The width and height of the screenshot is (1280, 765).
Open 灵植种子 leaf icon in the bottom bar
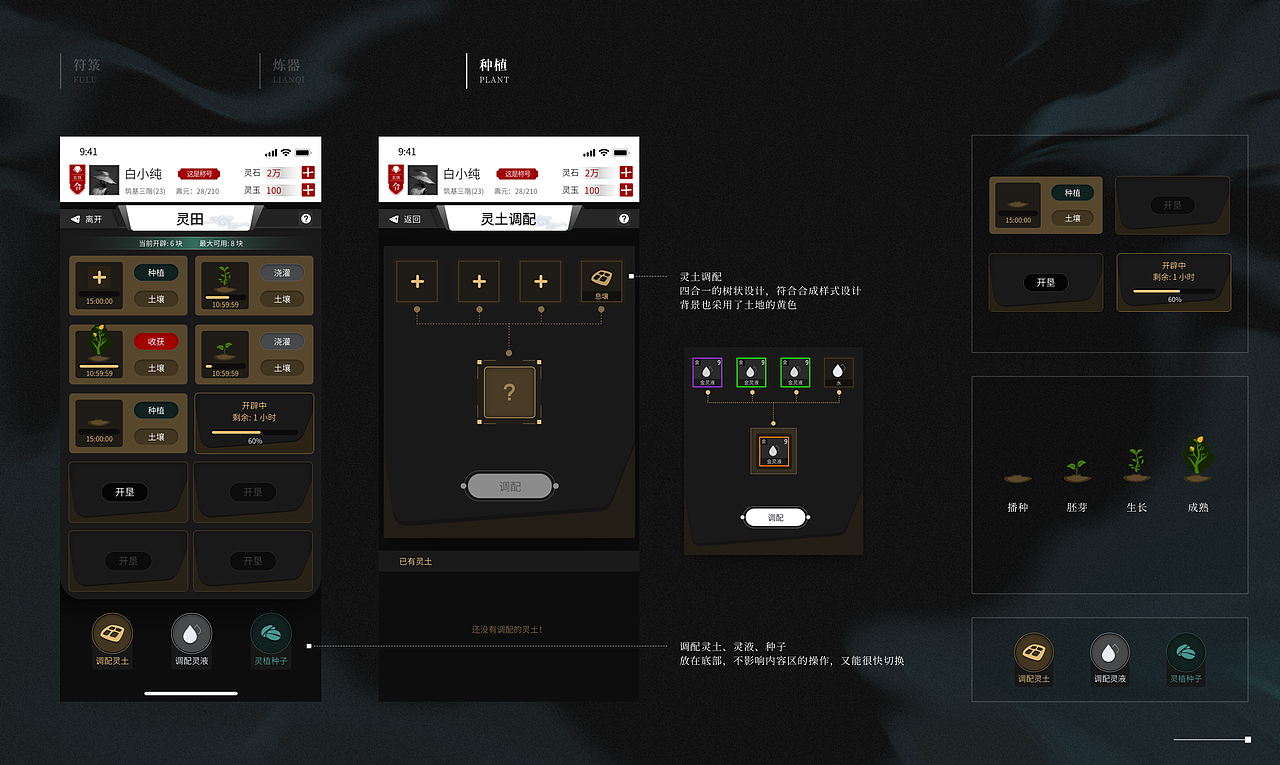coord(270,634)
